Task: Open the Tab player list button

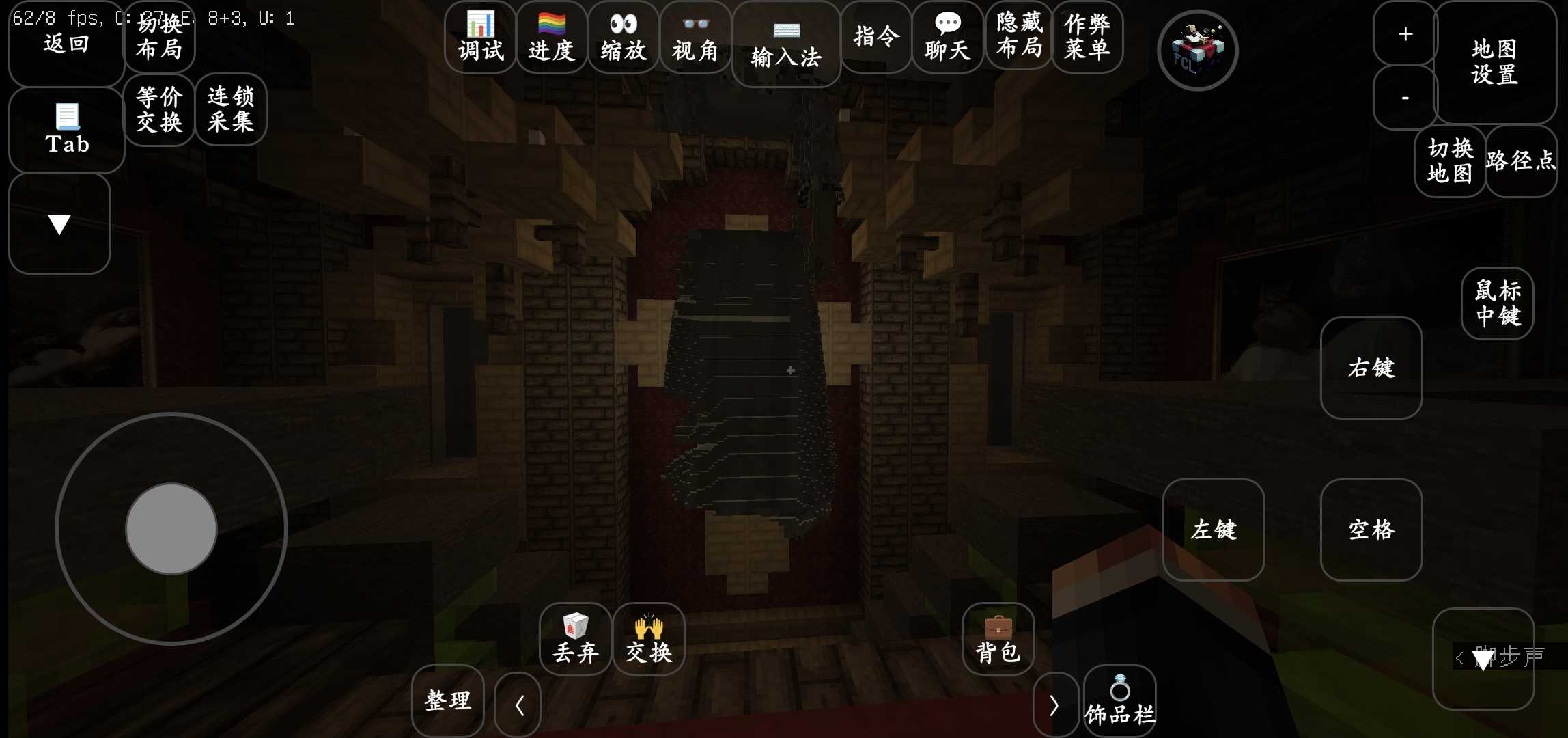Action: [x=66, y=130]
